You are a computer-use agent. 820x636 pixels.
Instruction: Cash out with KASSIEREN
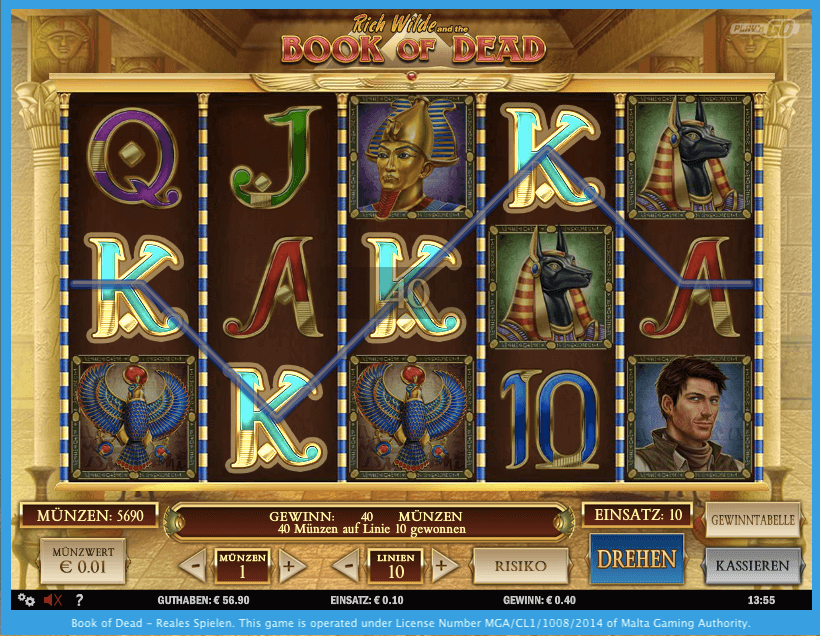(x=753, y=565)
